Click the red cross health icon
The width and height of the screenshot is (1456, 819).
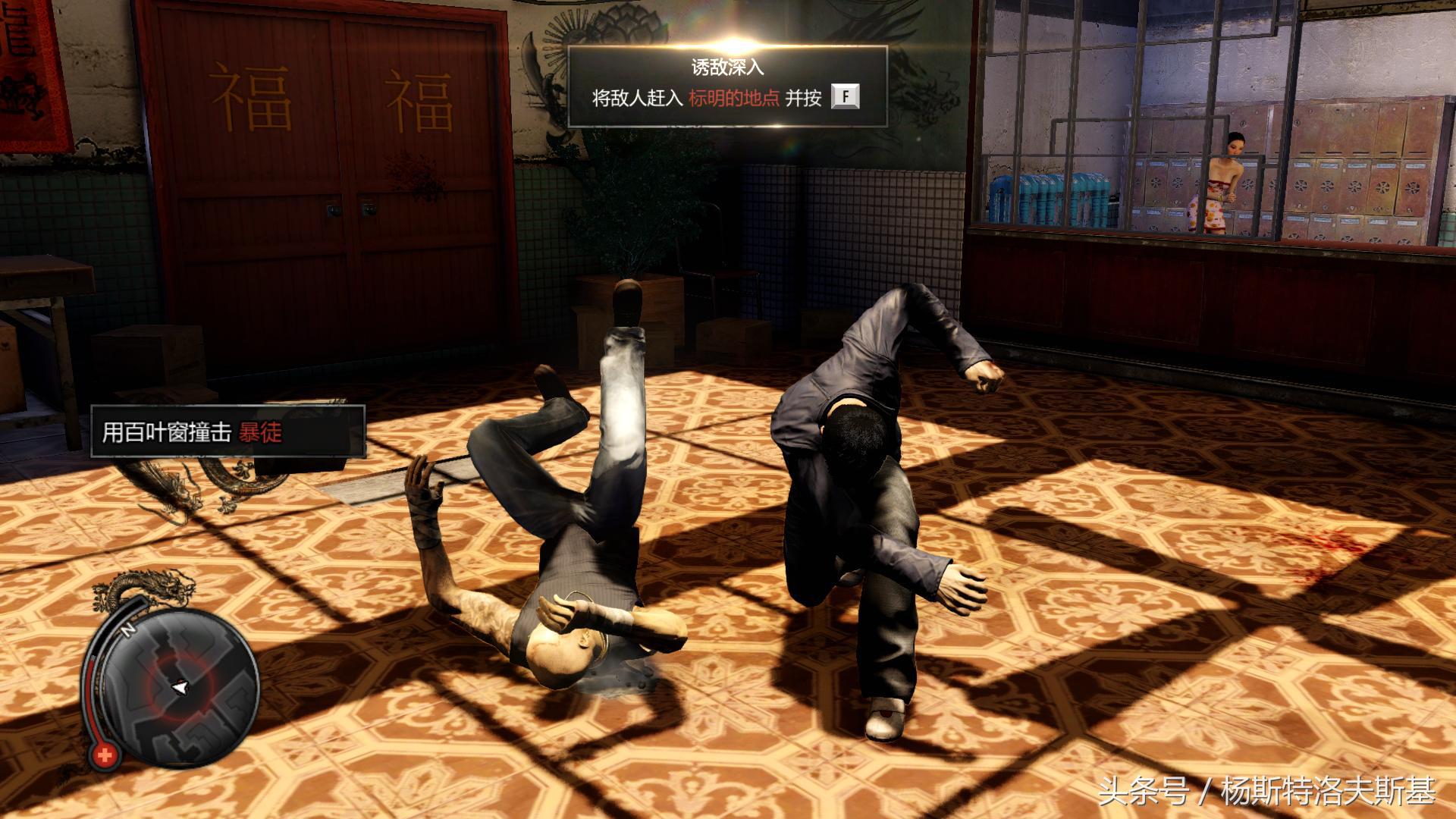(105, 760)
